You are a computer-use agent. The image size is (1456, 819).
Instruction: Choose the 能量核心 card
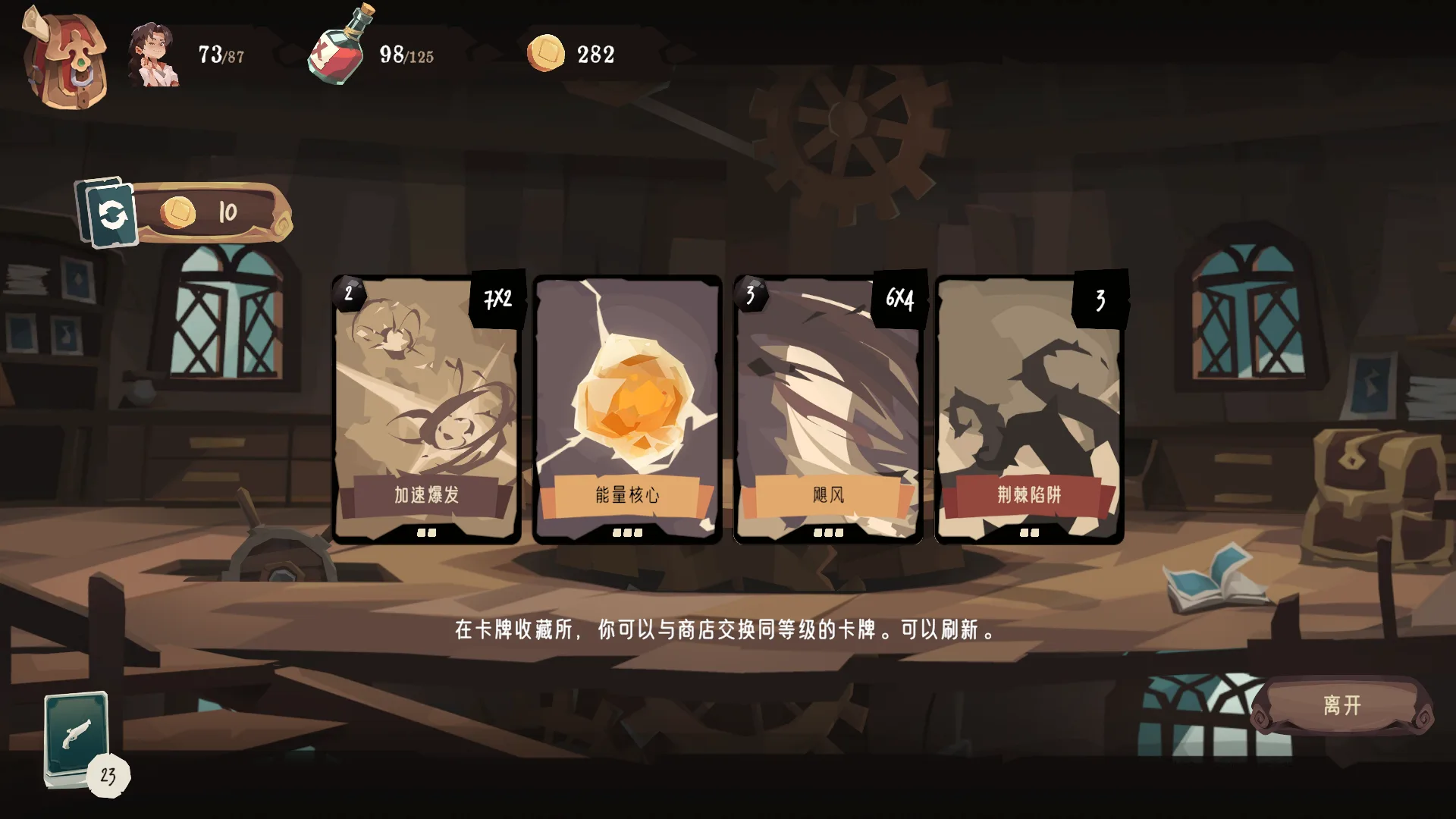(x=627, y=409)
